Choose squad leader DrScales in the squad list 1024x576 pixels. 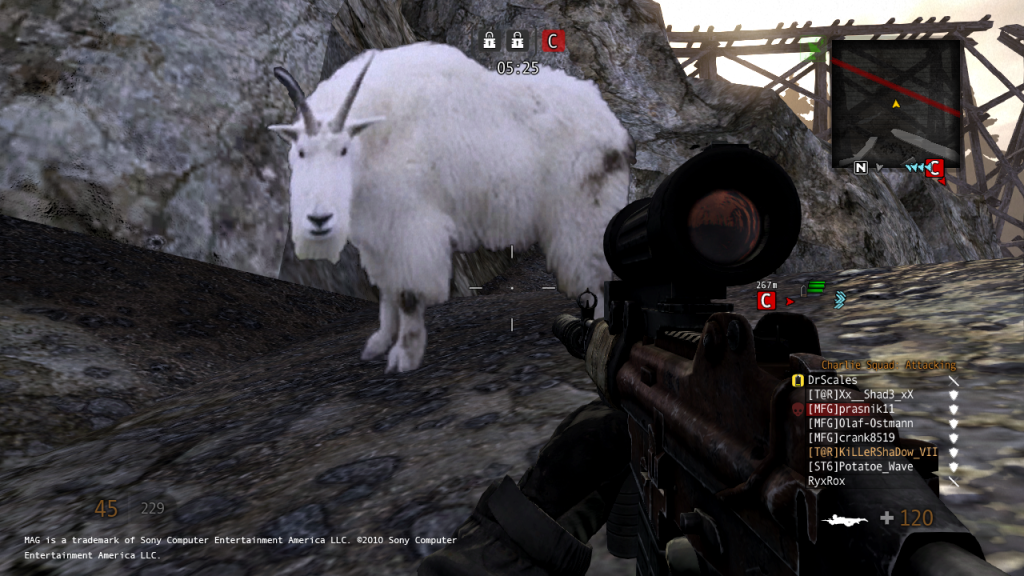pyautogui.click(x=832, y=380)
